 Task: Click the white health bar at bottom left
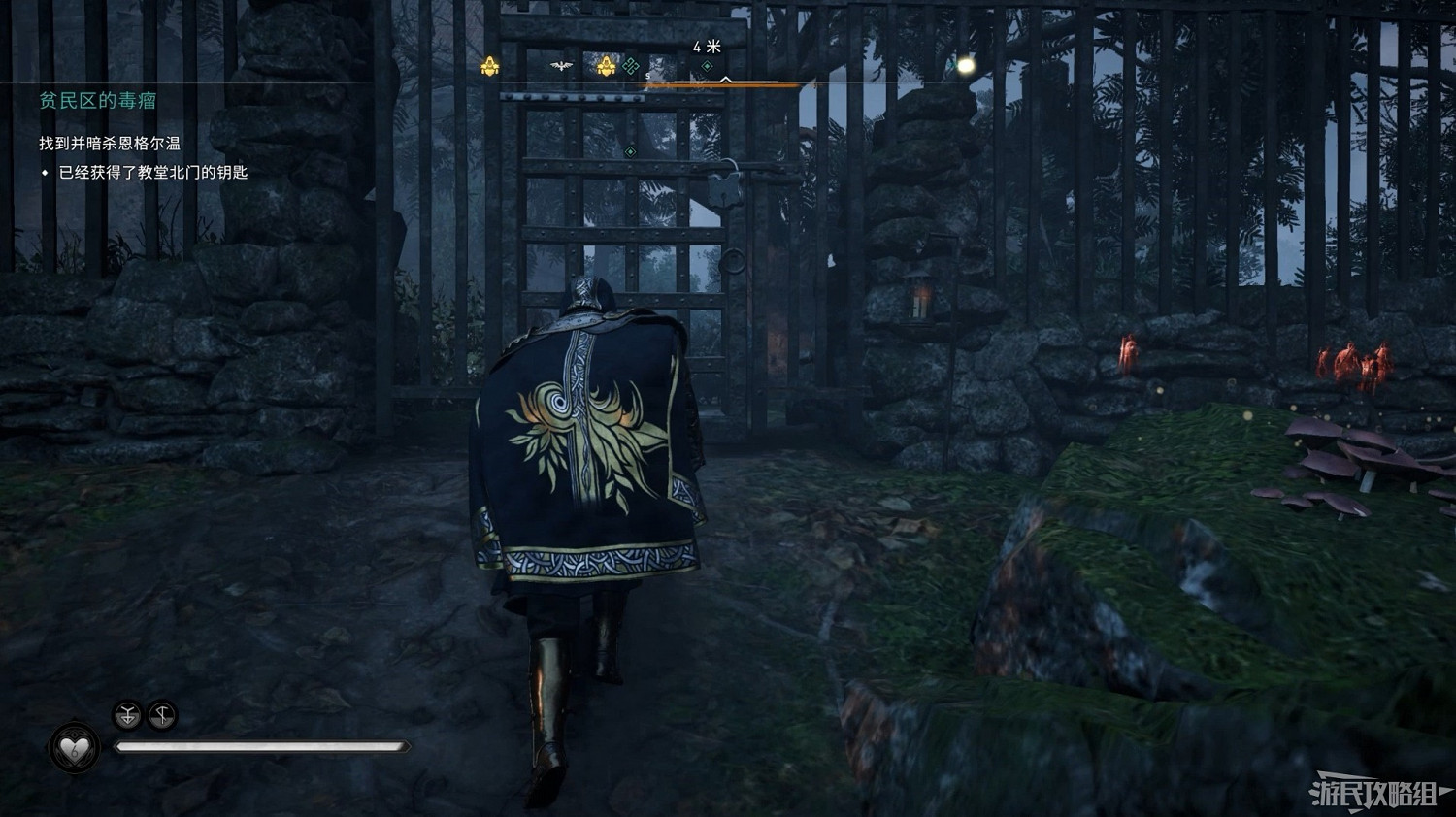pyautogui.click(x=262, y=746)
